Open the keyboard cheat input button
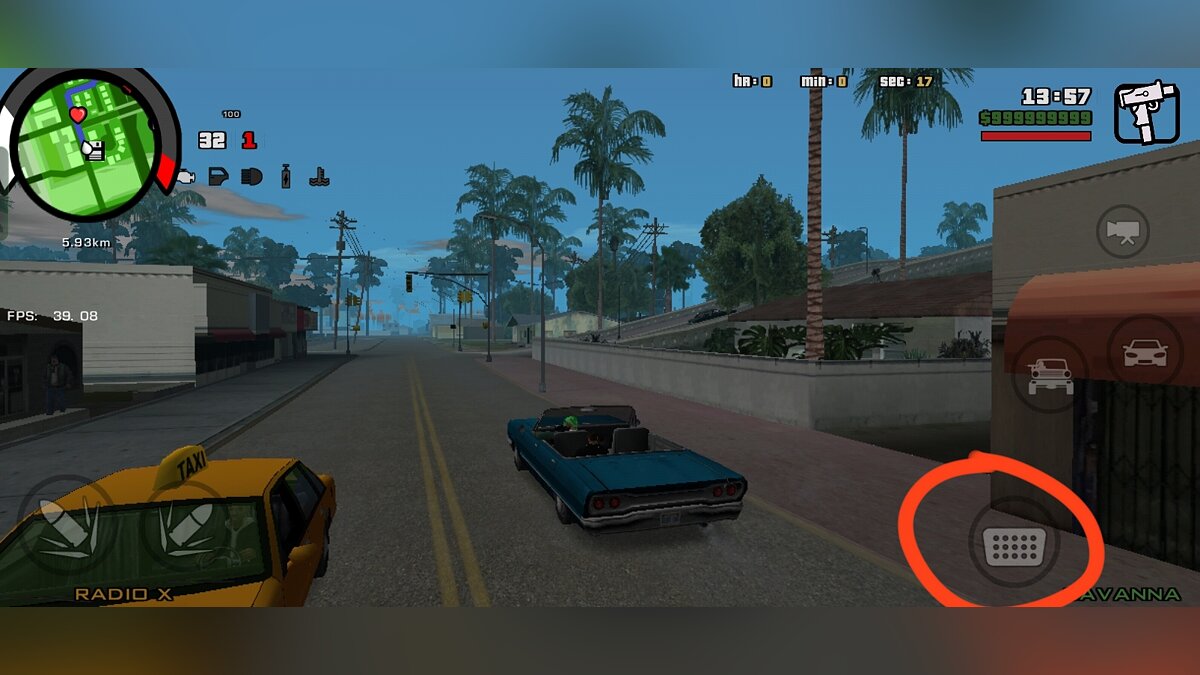 pyautogui.click(x=1014, y=546)
